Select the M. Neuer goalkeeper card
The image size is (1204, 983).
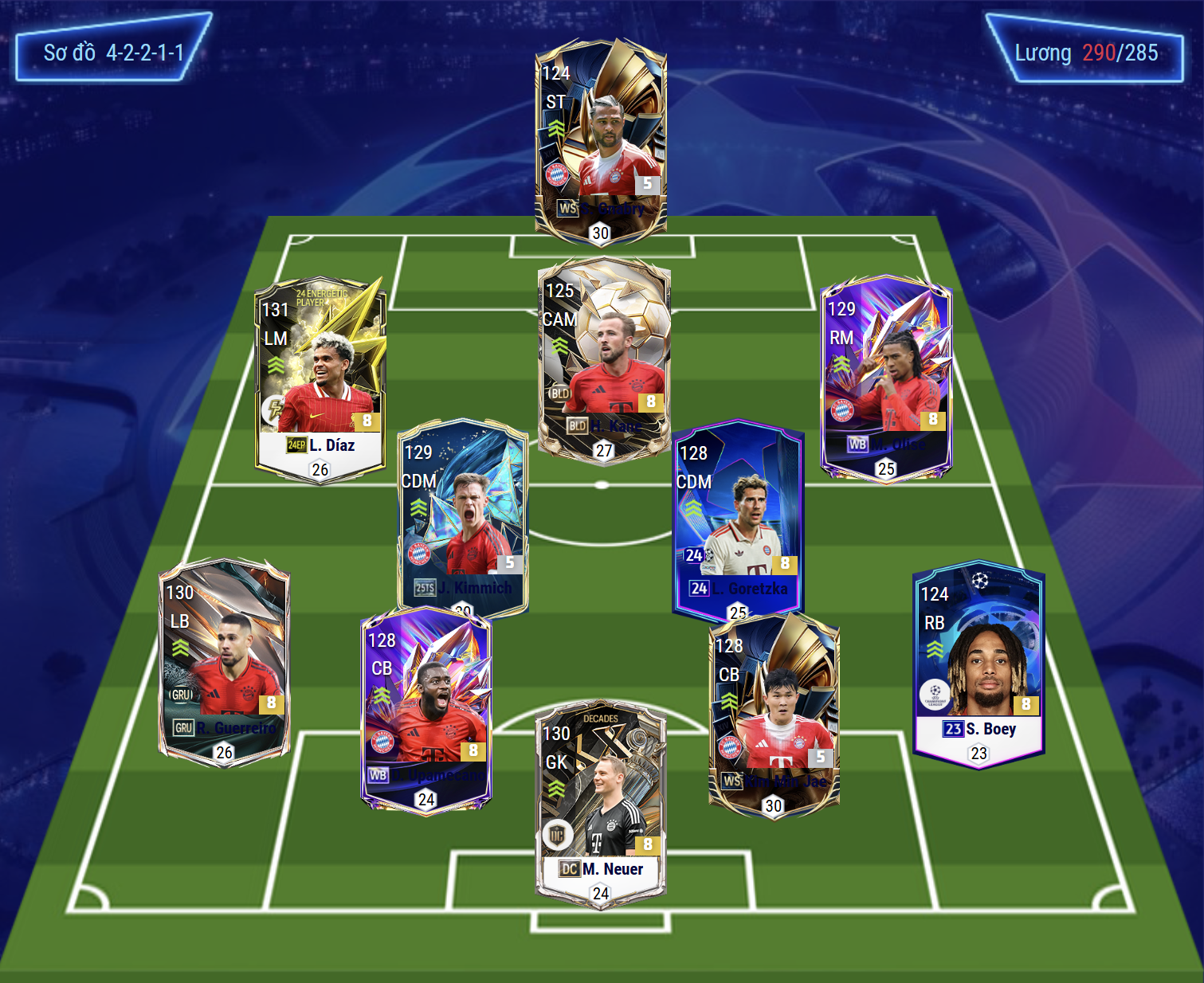601,803
